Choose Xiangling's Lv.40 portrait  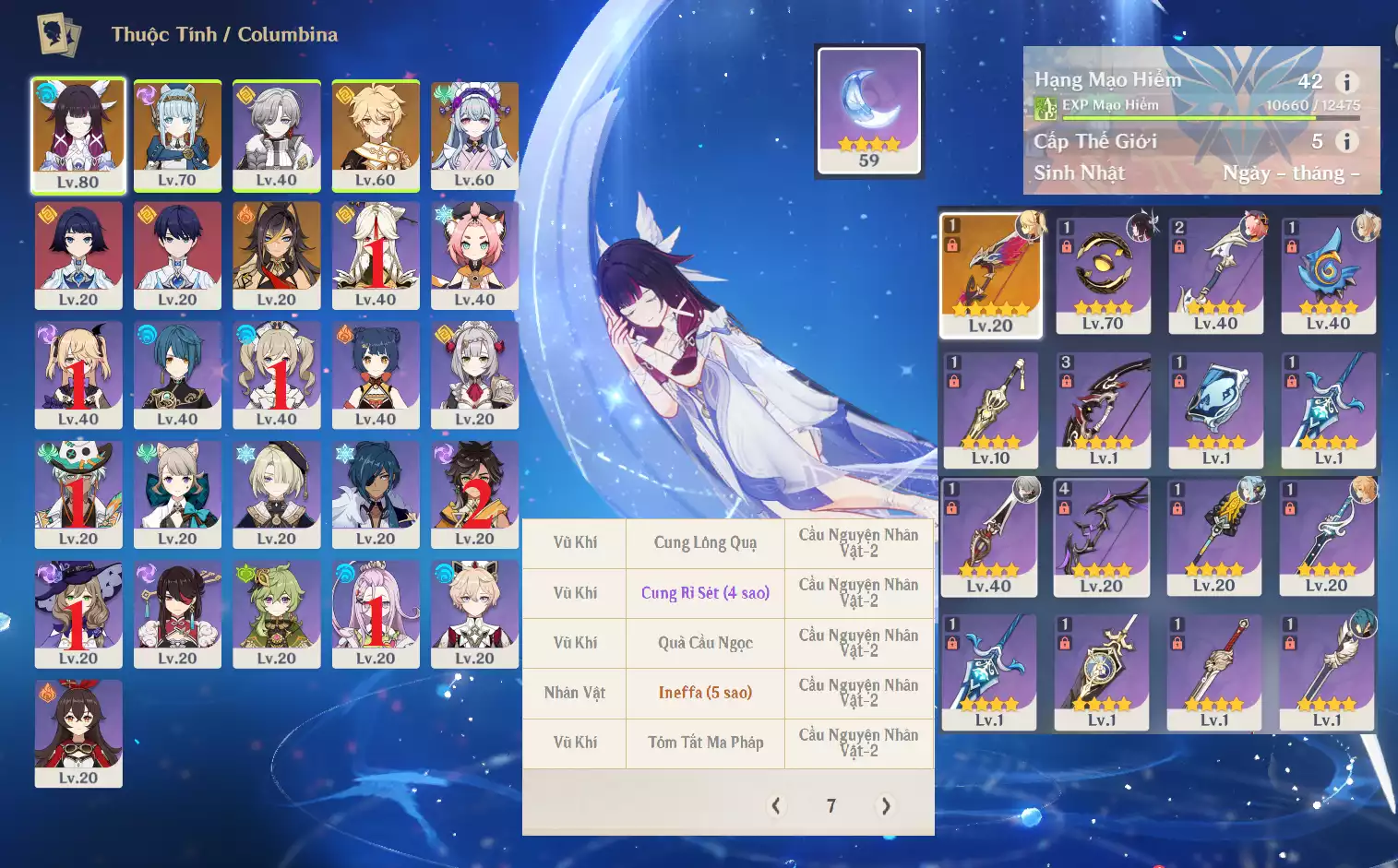(x=376, y=375)
